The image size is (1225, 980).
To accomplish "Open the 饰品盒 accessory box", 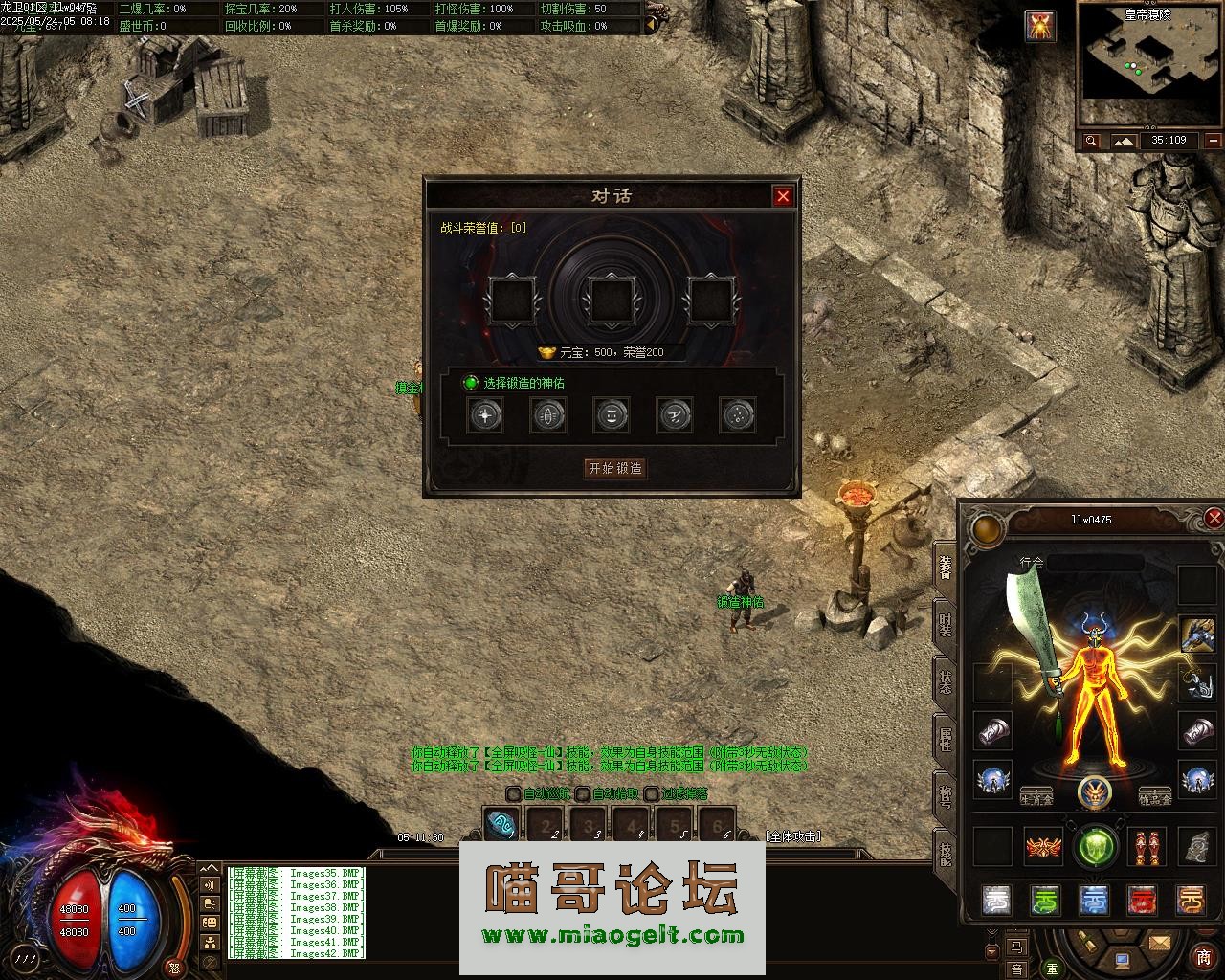I will coord(1155,797).
